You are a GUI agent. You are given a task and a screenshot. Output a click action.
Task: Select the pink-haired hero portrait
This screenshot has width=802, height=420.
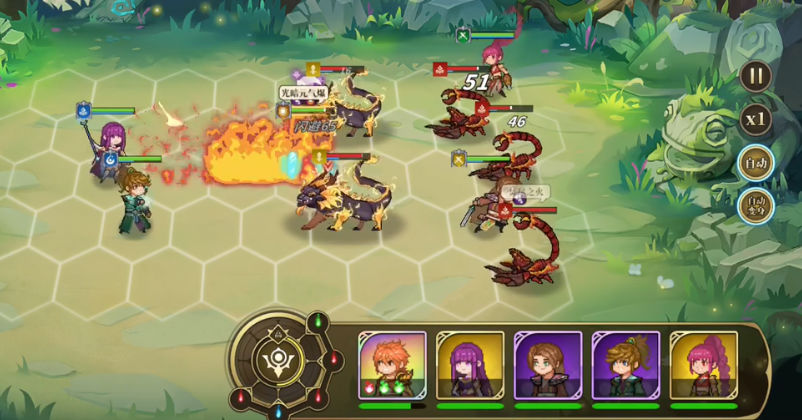tap(702, 366)
